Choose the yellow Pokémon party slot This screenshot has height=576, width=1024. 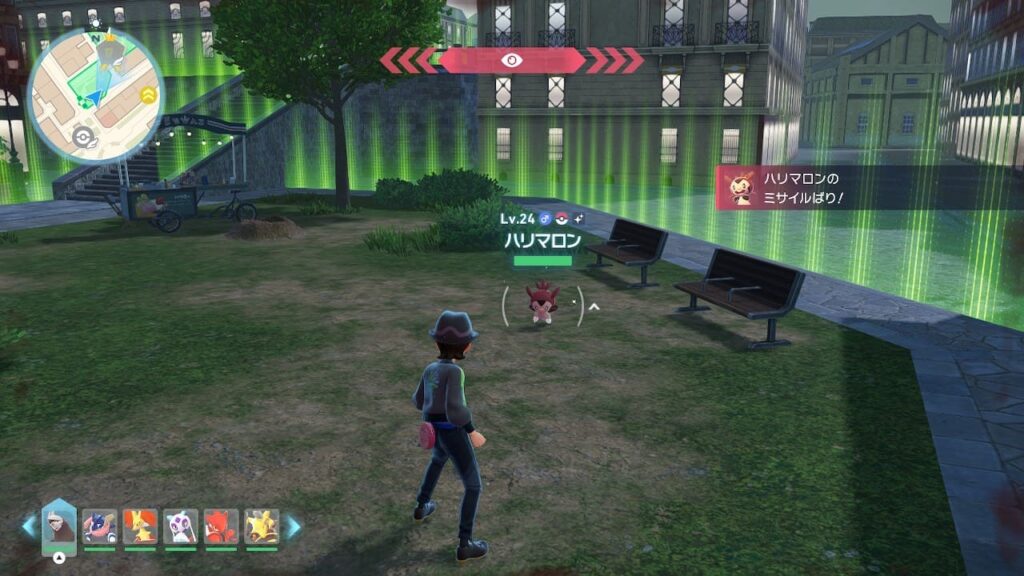tap(262, 526)
